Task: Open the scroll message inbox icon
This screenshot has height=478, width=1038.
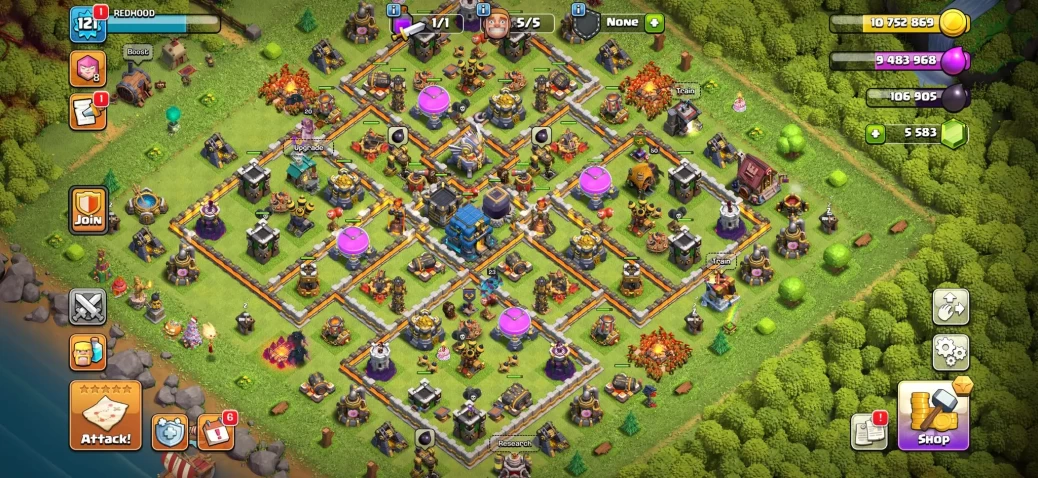Action: click(x=87, y=112)
